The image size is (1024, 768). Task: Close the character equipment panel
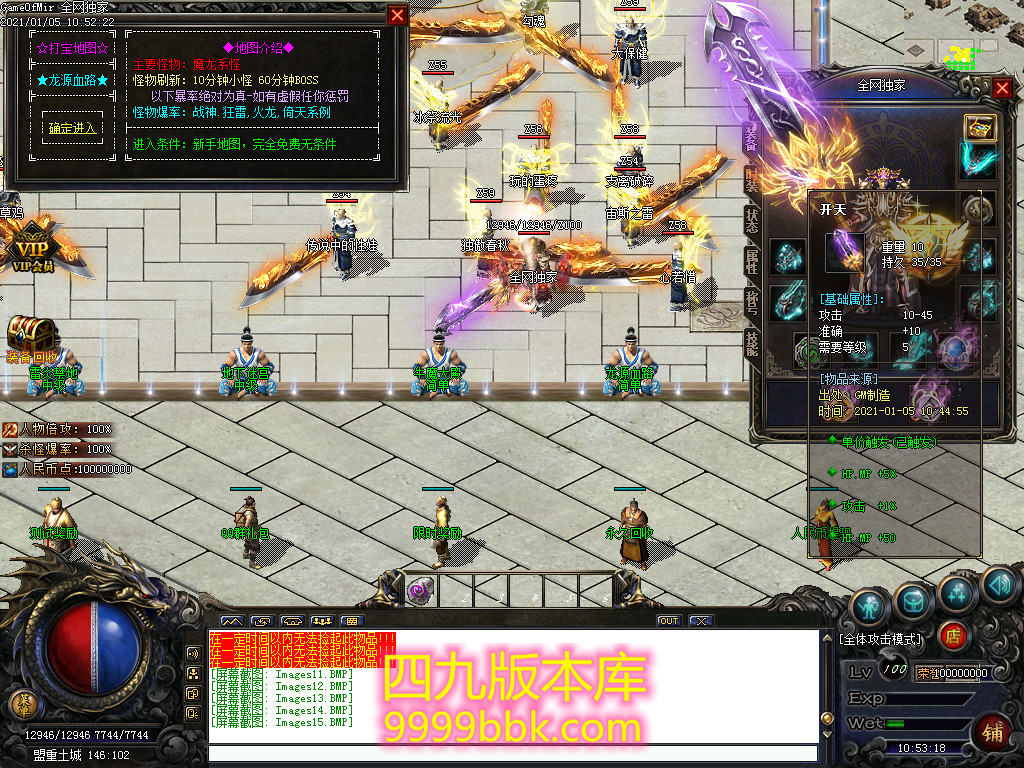[x=1003, y=88]
